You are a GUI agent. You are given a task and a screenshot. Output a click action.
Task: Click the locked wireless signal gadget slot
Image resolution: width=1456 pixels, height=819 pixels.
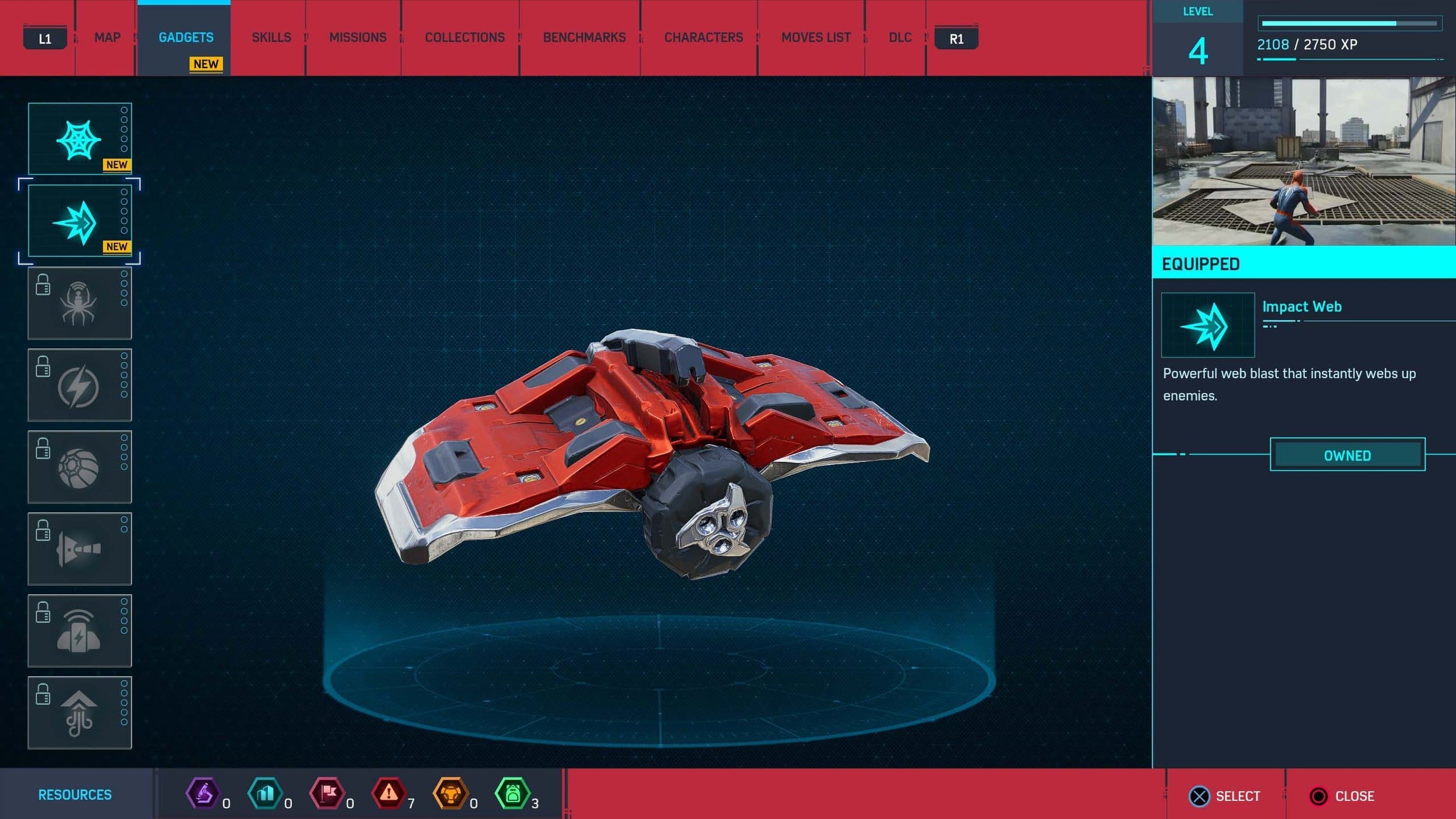80,631
